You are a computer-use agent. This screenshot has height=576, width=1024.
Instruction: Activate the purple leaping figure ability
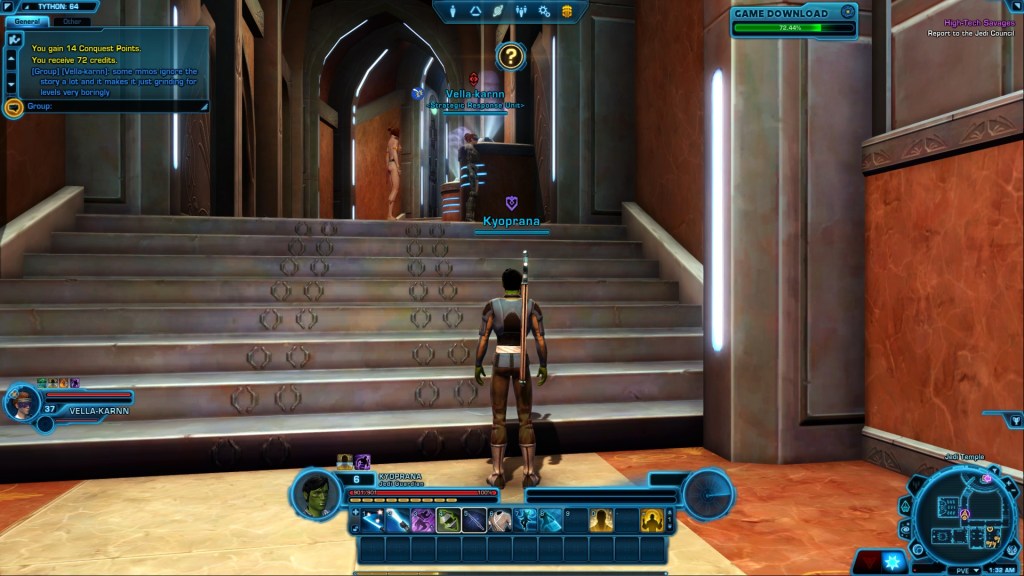click(423, 520)
